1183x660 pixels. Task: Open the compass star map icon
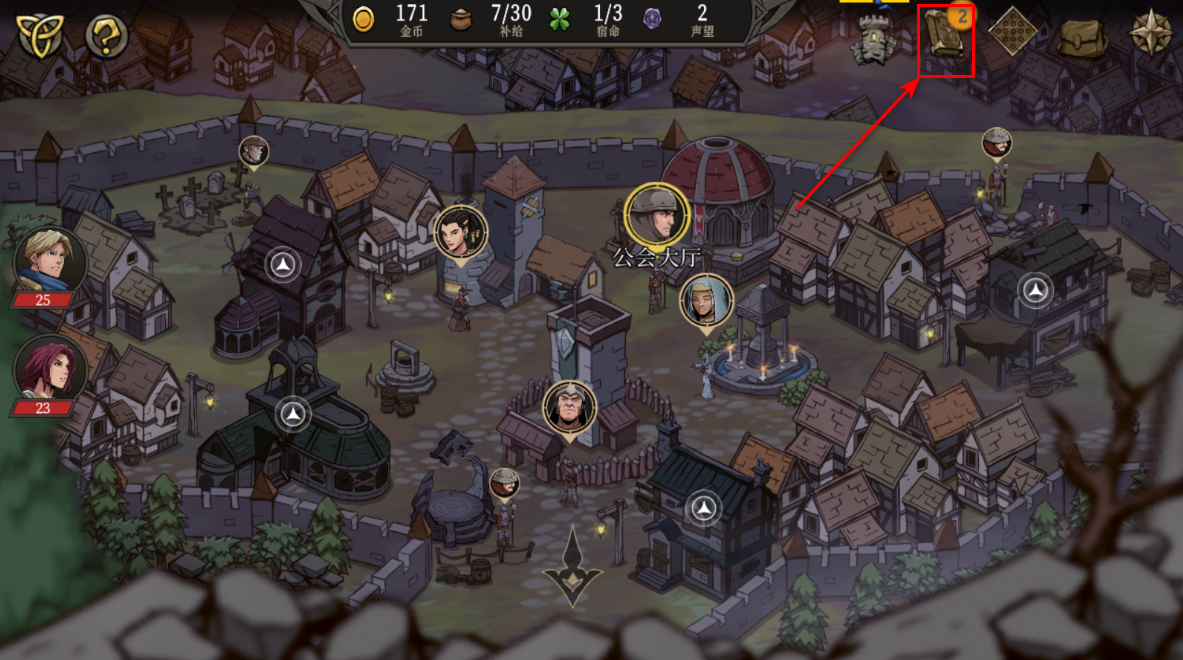(x=1151, y=34)
